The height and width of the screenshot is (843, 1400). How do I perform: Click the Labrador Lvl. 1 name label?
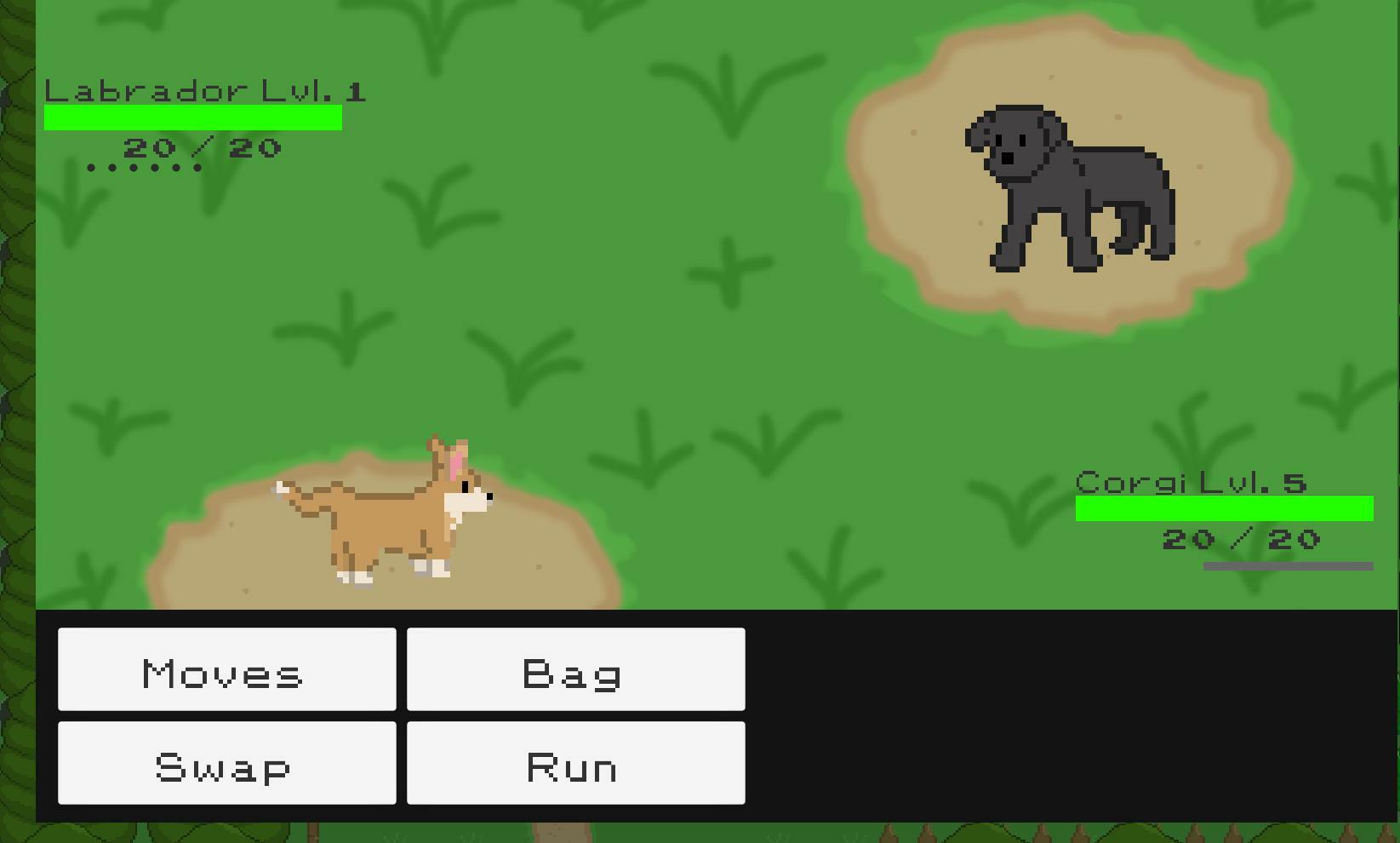tap(204, 89)
